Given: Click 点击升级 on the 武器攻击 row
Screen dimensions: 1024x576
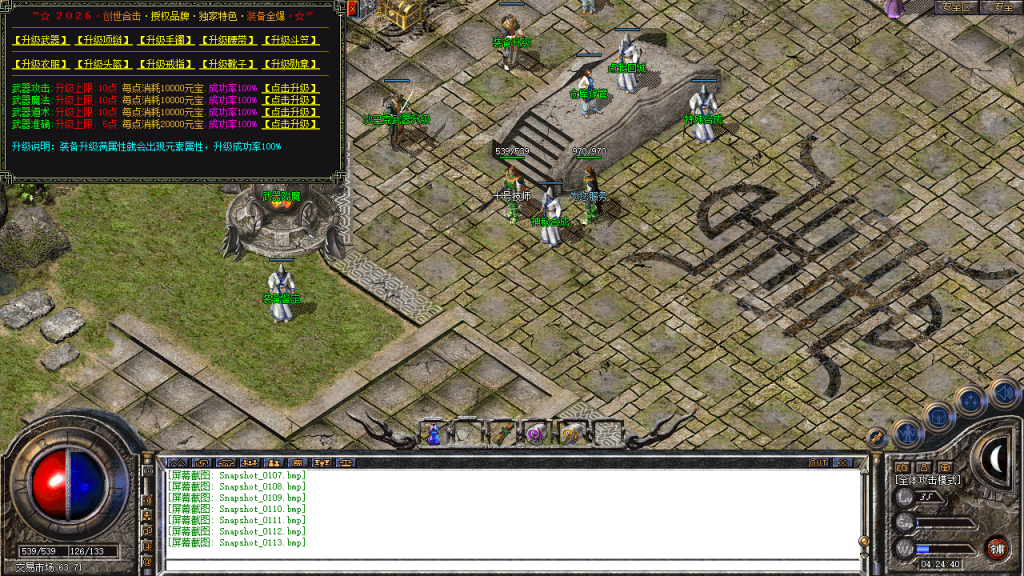Looking at the screenshot, I should 290,88.
